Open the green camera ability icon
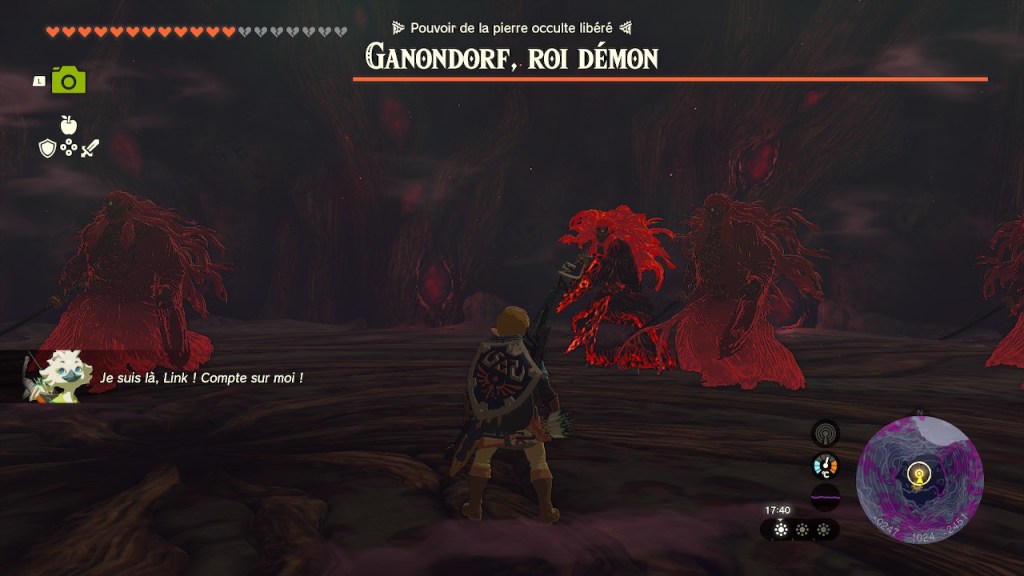1024x576 pixels. click(x=69, y=80)
